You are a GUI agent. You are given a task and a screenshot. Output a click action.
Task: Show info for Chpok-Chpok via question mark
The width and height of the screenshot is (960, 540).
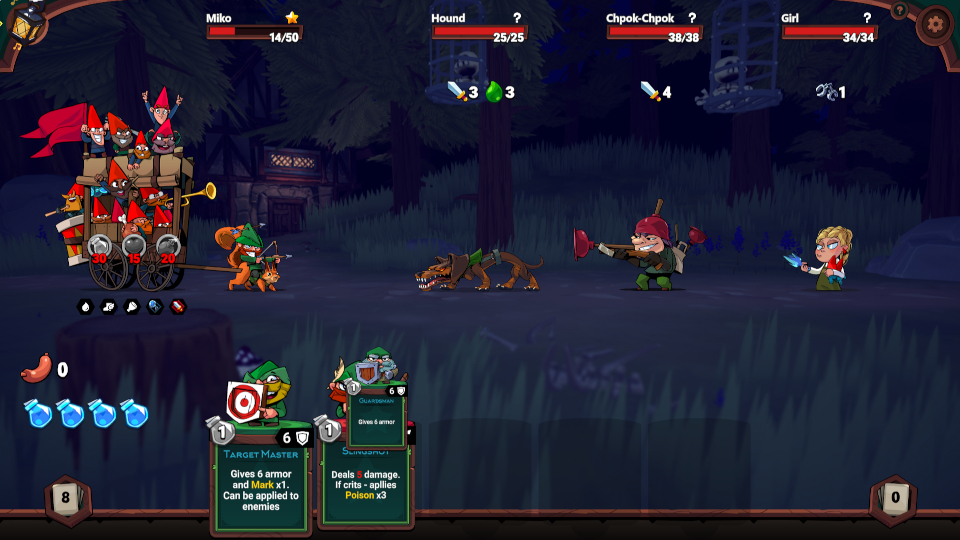pyautogui.click(x=691, y=18)
